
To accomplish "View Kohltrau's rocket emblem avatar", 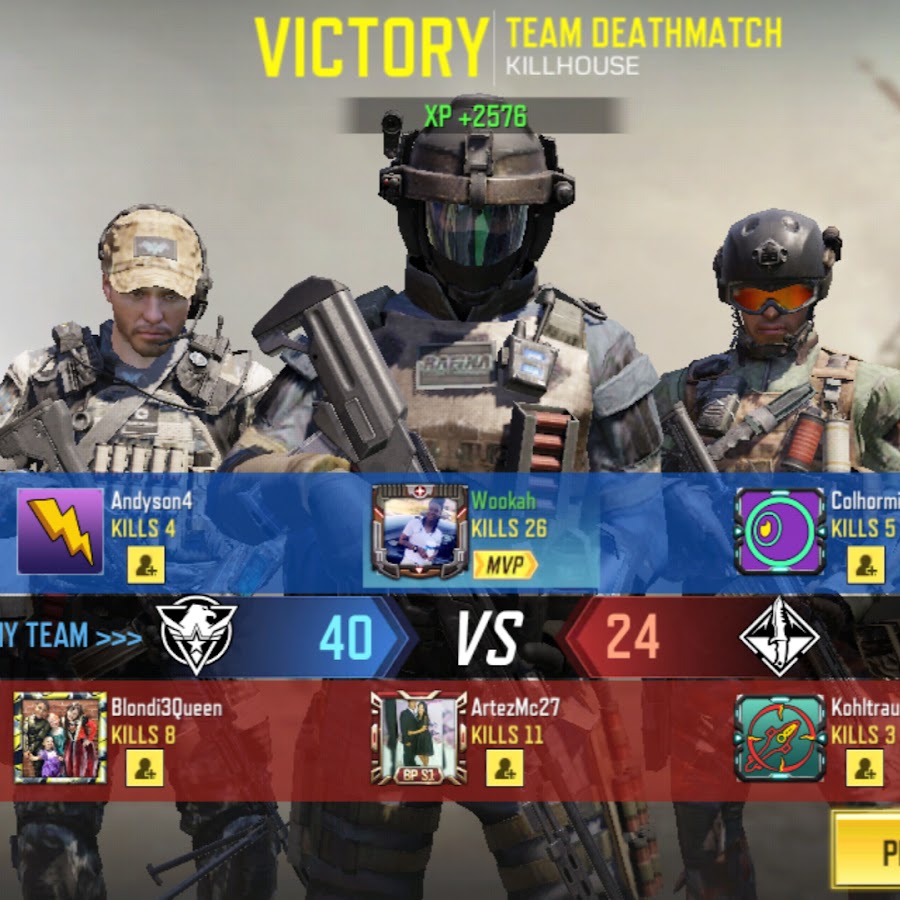I will (780, 737).
